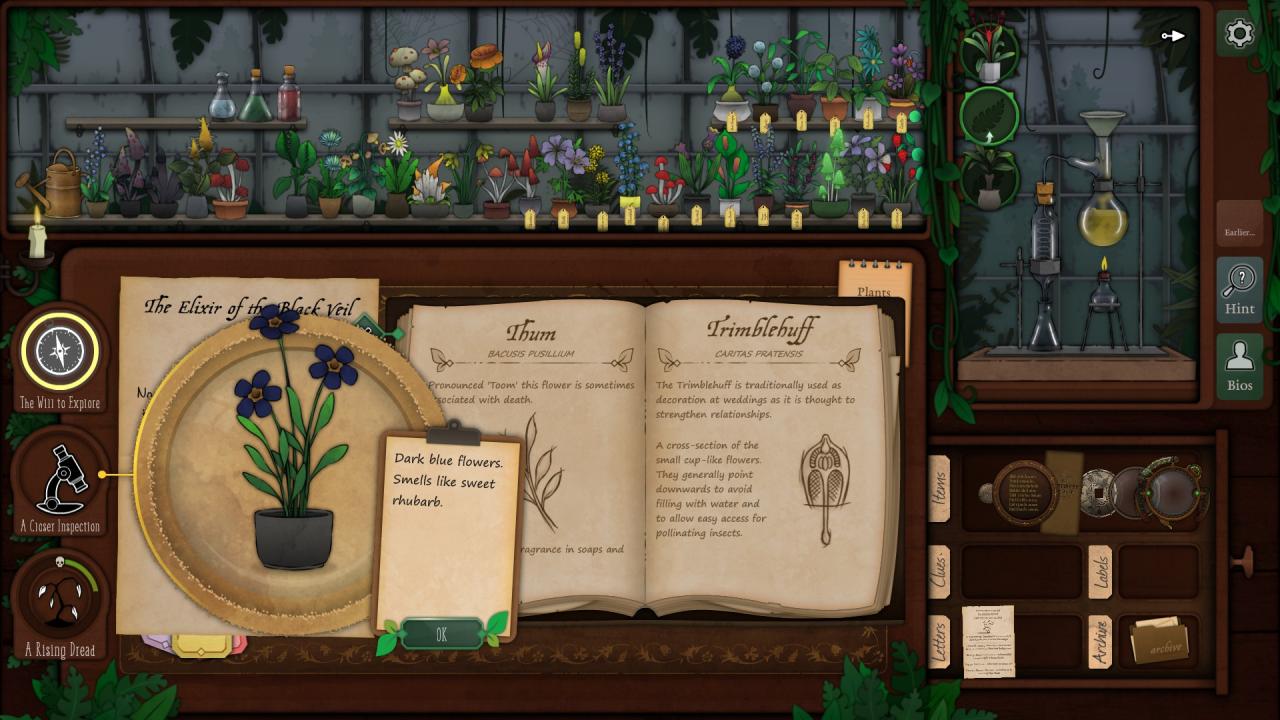The height and width of the screenshot is (720, 1280).
Task: Open the A Rising Dread meter
Action: click(60, 598)
